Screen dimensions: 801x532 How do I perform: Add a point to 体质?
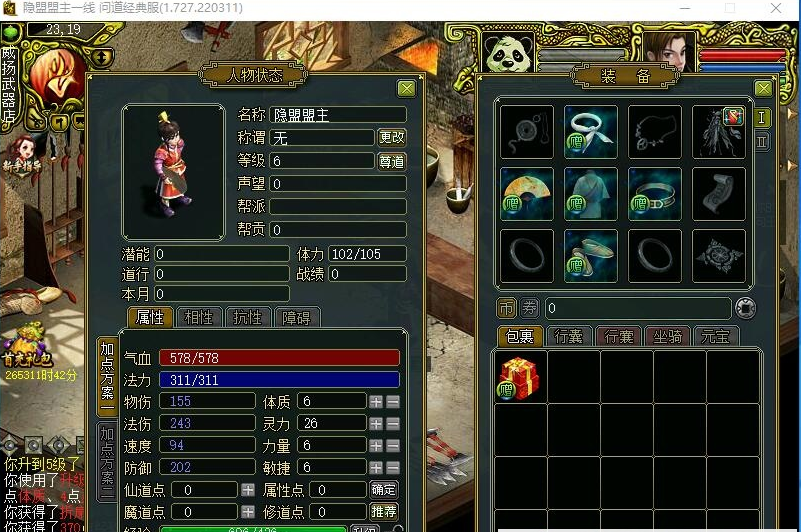[x=376, y=401]
